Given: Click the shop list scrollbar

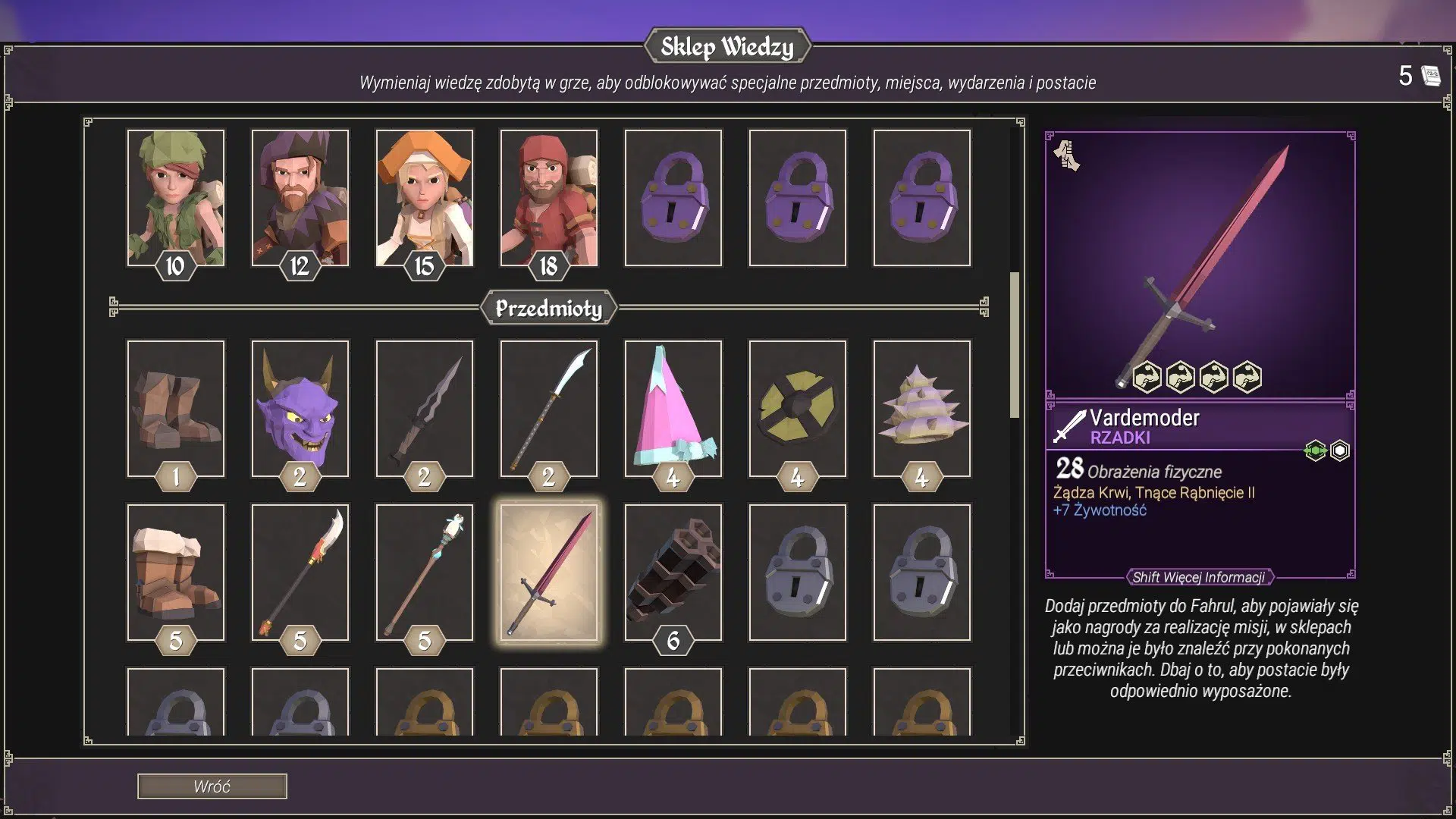Looking at the screenshot, I should click(x=1014, y=345).
